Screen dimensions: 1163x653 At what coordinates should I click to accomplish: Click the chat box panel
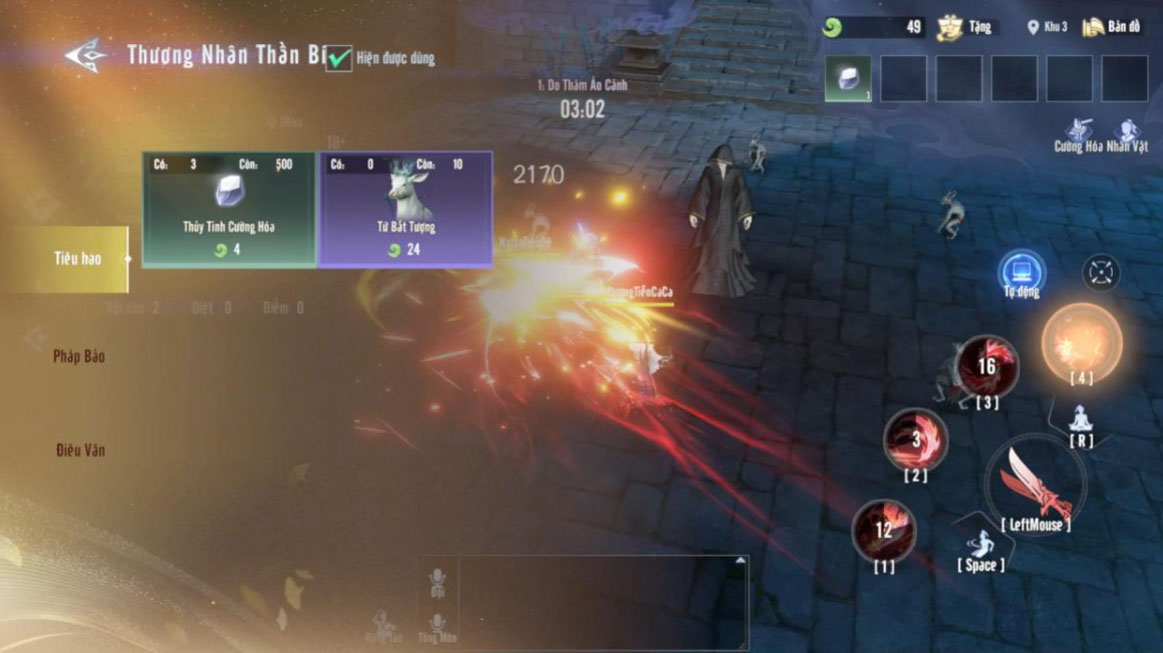(584, 601)
